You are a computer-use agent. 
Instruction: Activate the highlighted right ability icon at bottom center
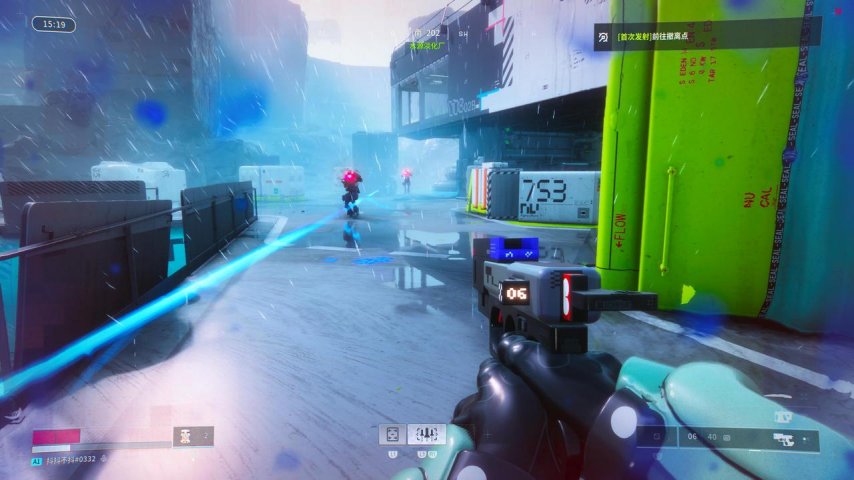pyautogui.click(x=426, y=434)
